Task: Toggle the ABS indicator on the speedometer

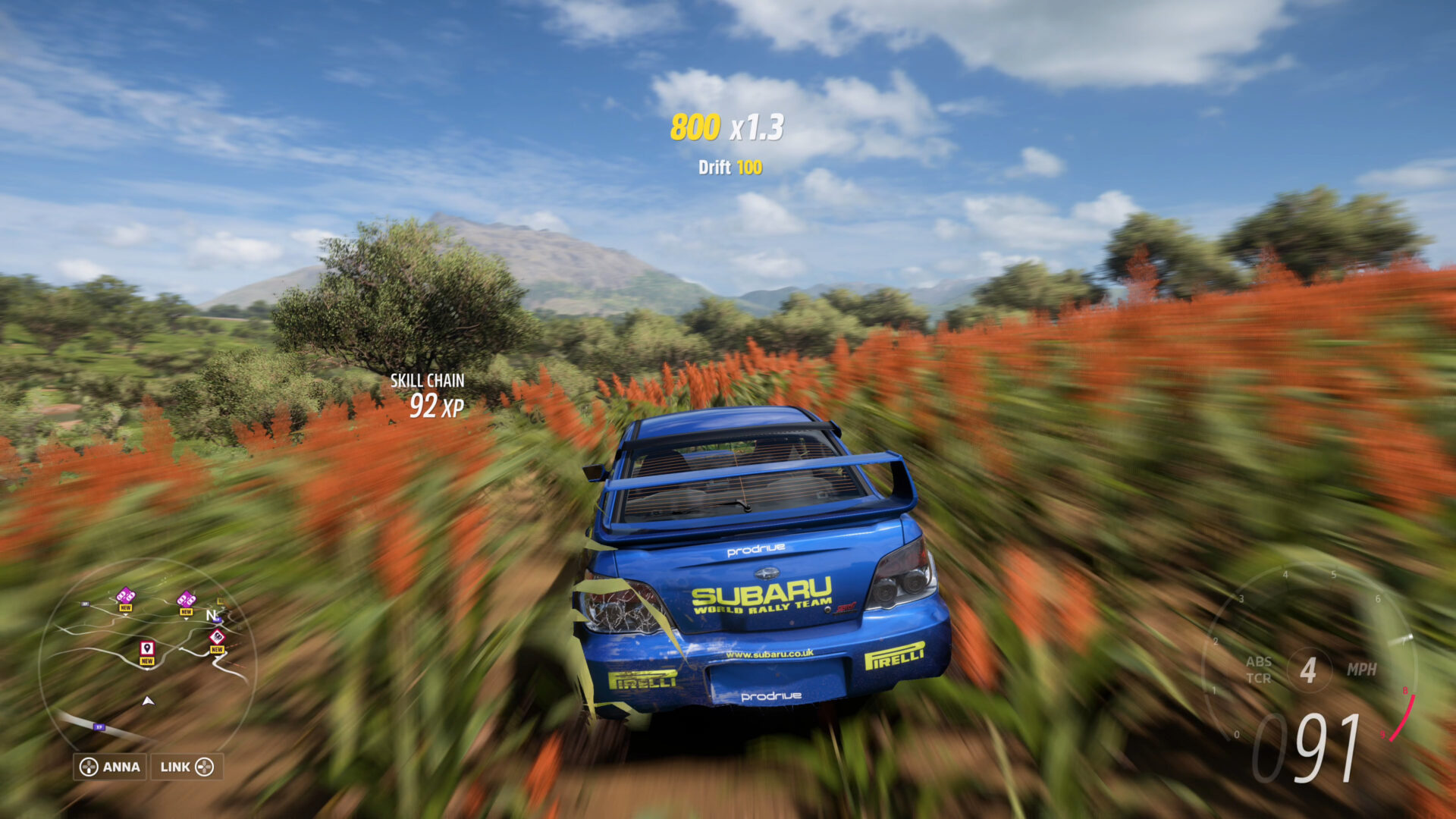Action: click(1259, 664)
